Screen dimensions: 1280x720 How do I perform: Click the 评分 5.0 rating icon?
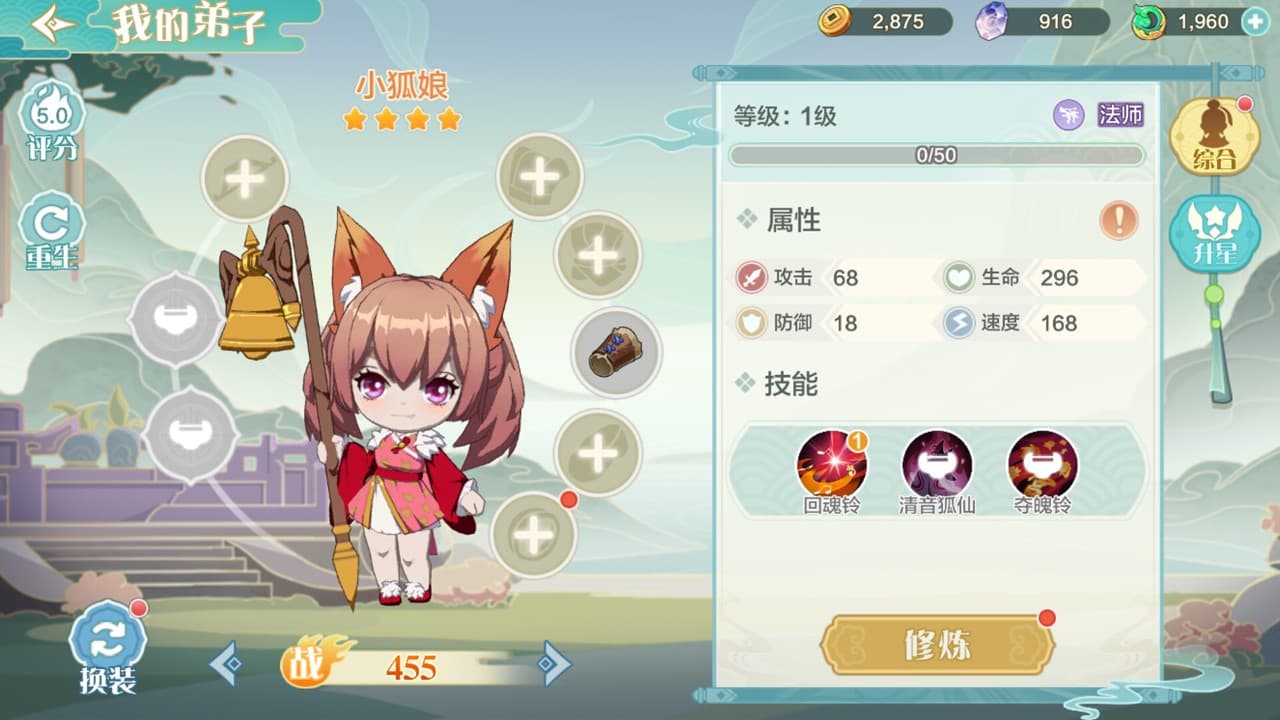coord(50,110)
